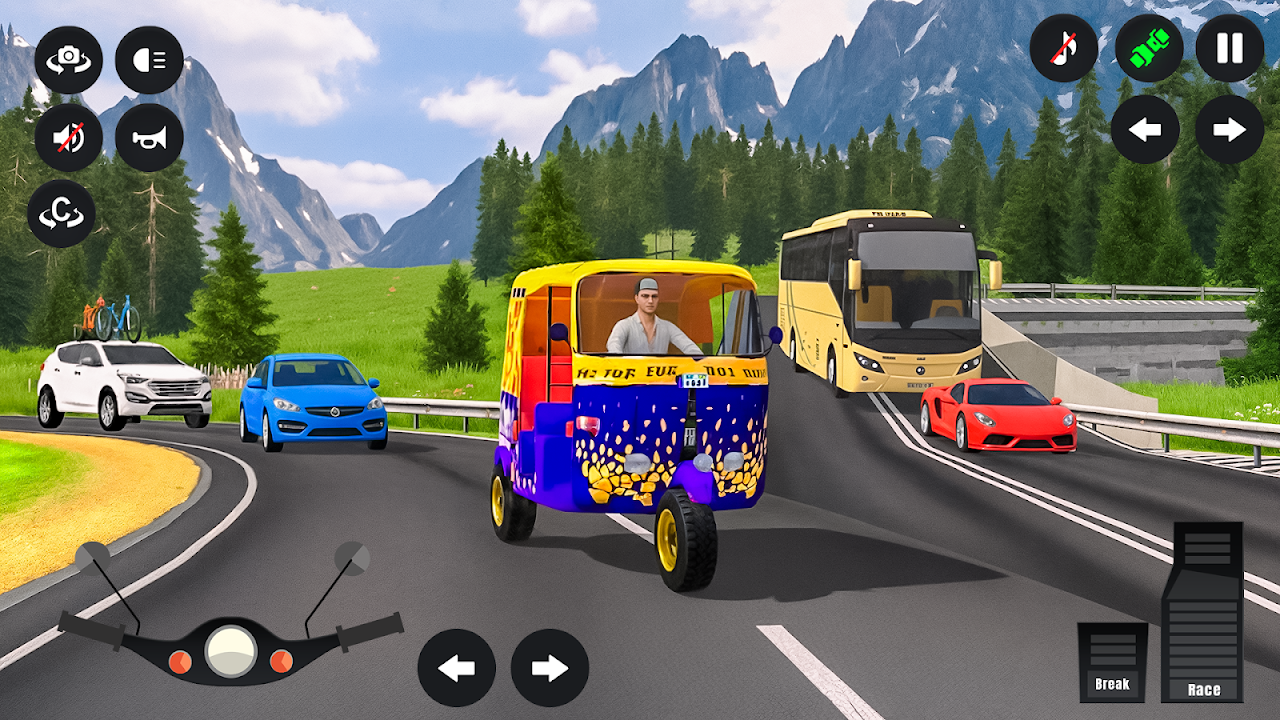Steer left with the arrow beside the handlebar
The width and height of the screenshot is (1280, 720).
click(456, 668)
